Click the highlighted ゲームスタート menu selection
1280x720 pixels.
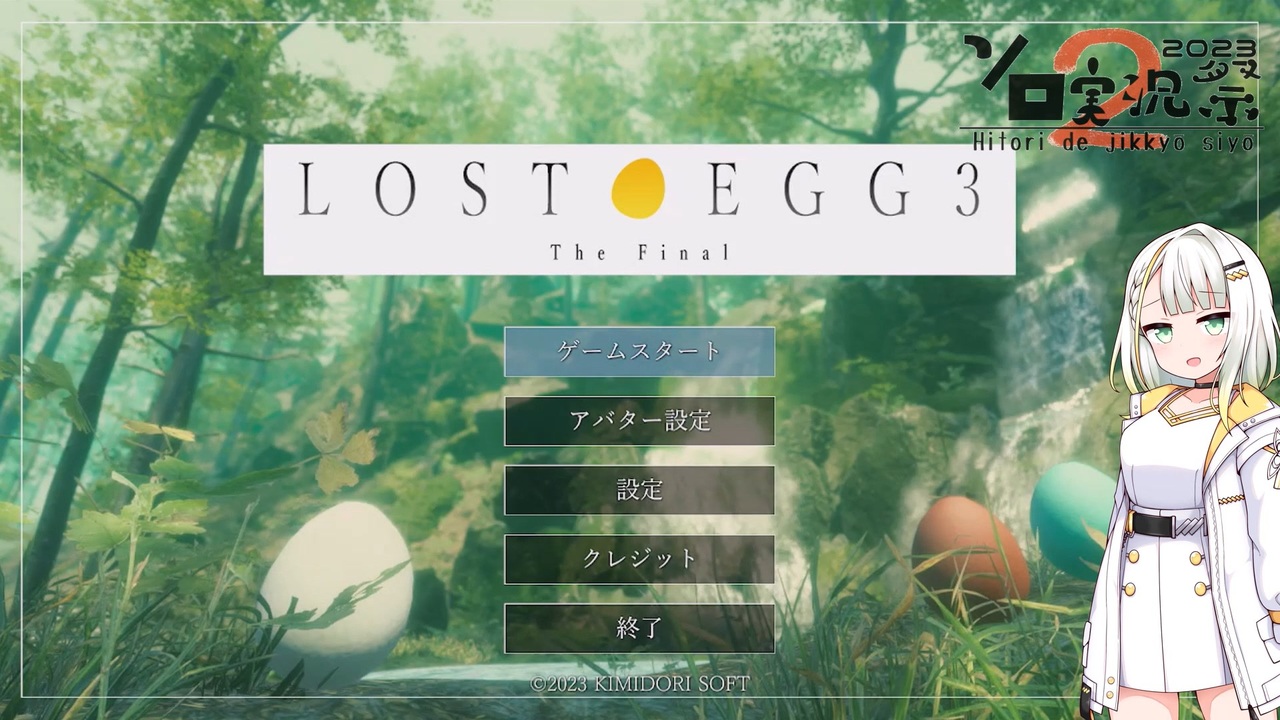639,351
